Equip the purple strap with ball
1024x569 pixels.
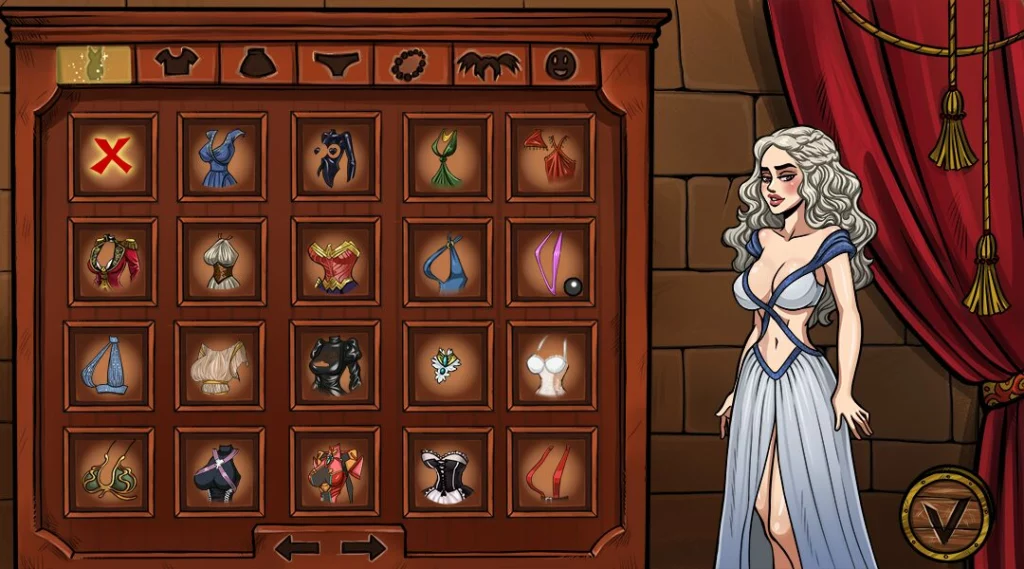[551, 262]
